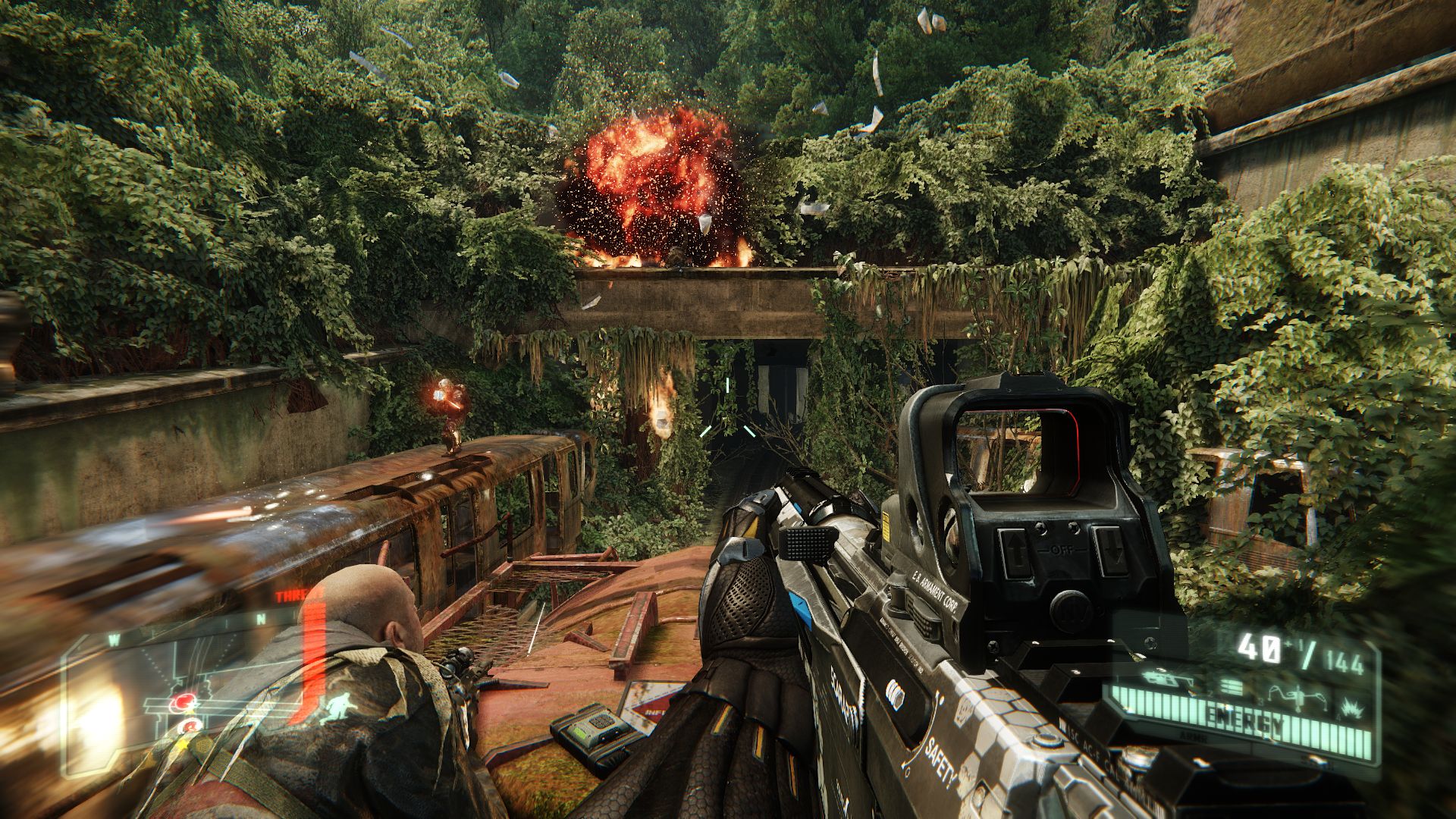This screenshot has height=819, width=1456.
Task: Pick the explosive burst icon
Action: coord(1351,709)
